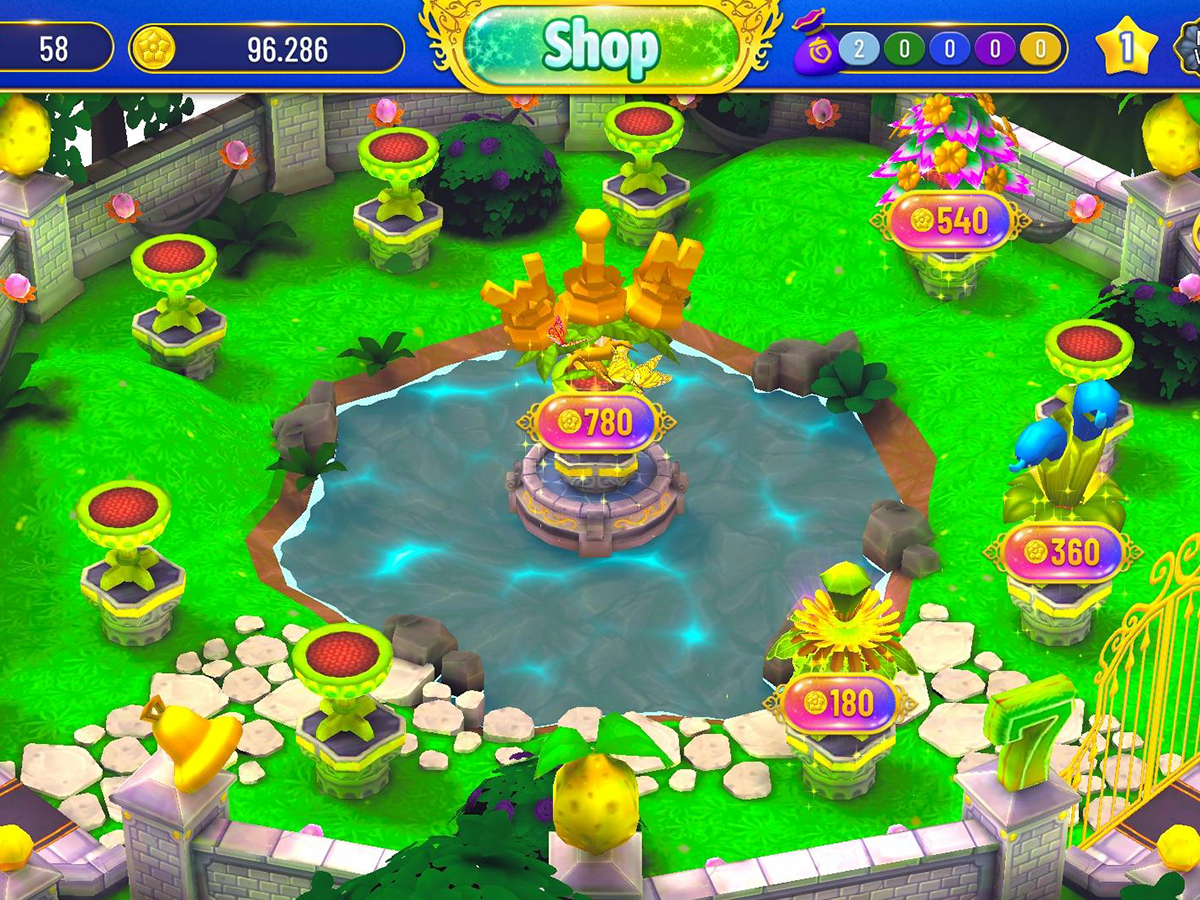Choose the 360 coin price tag

point(1063,552)
